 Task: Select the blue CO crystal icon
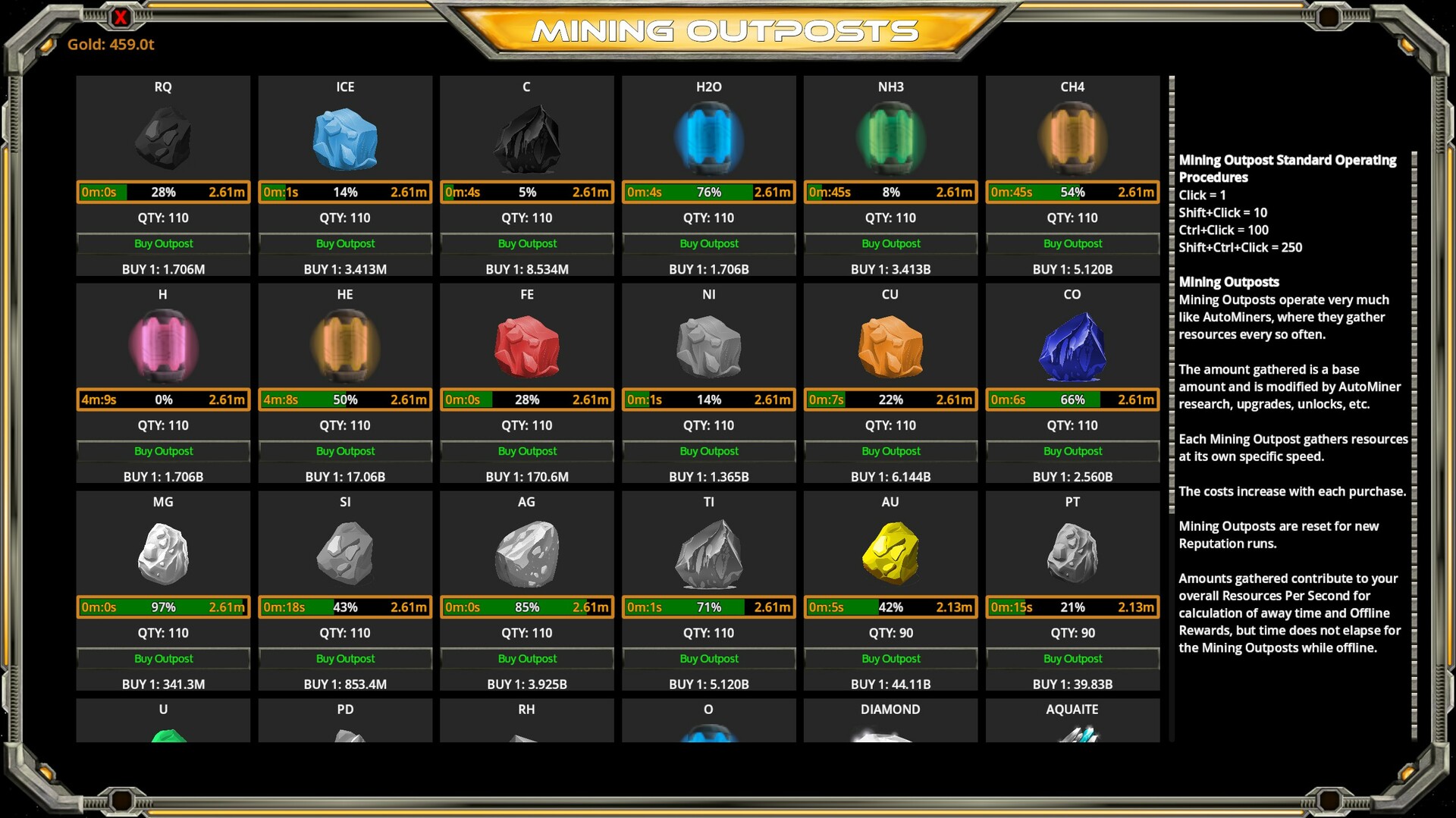(x=1072, y=346)
